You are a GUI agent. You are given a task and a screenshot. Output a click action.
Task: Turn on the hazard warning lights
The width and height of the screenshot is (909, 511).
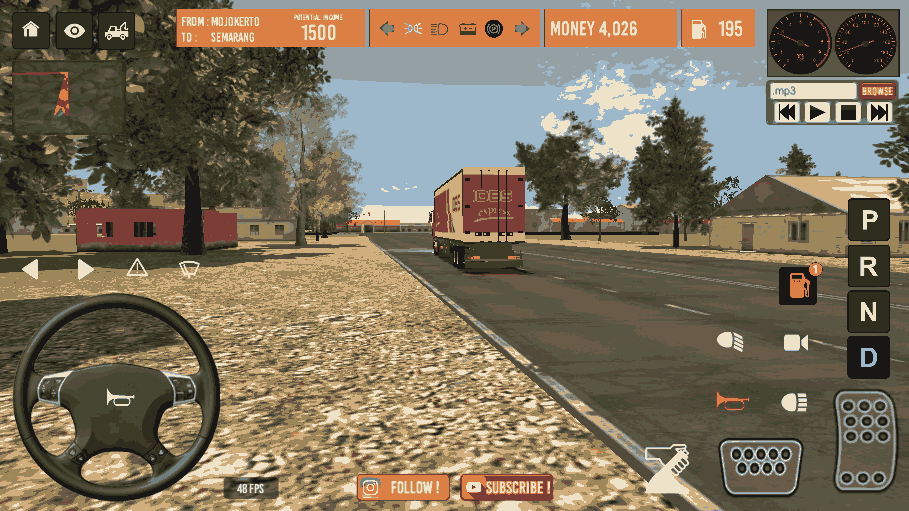pos(137,267)
